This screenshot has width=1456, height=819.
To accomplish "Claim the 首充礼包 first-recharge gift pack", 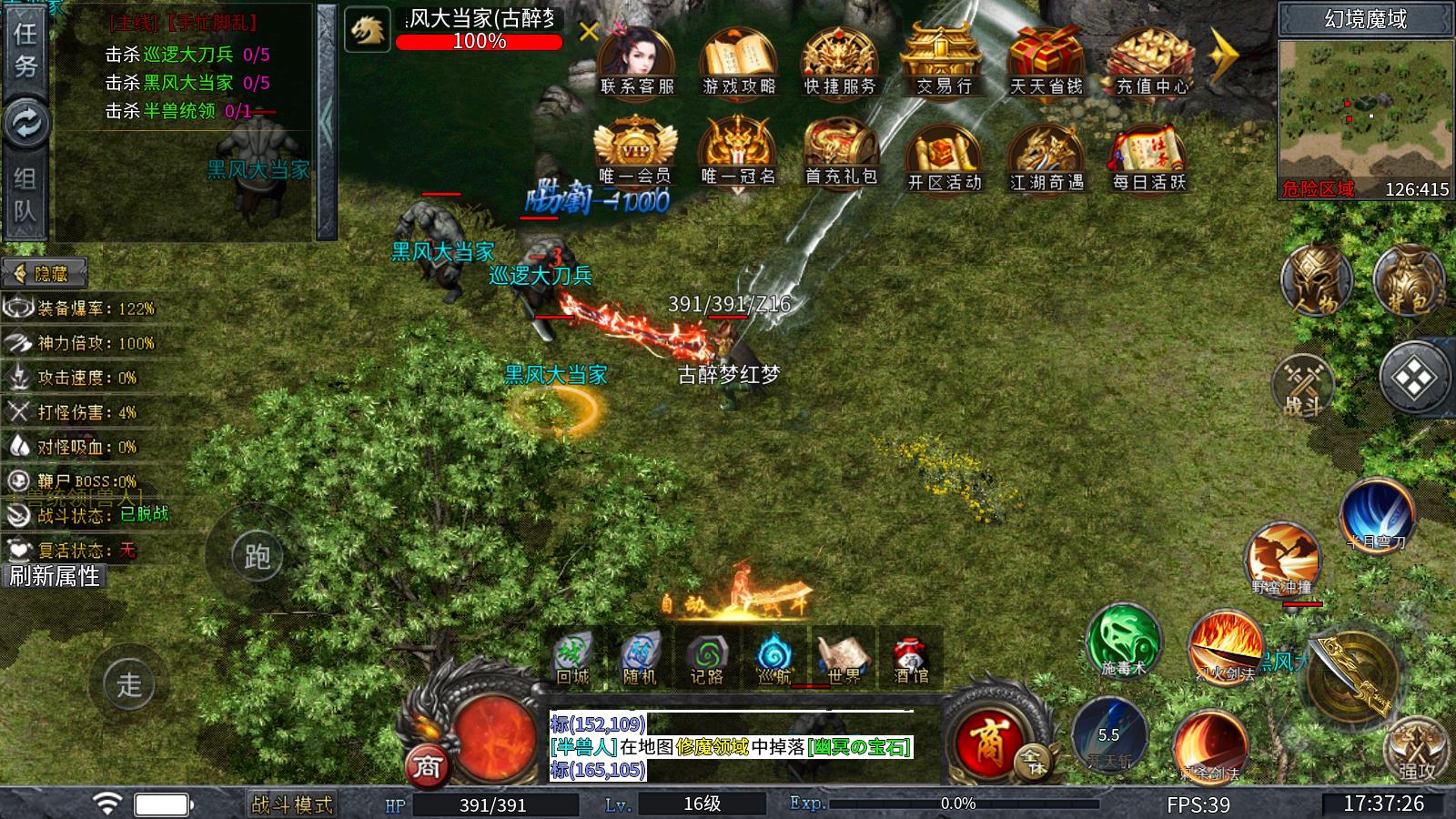I will [840, 153].
